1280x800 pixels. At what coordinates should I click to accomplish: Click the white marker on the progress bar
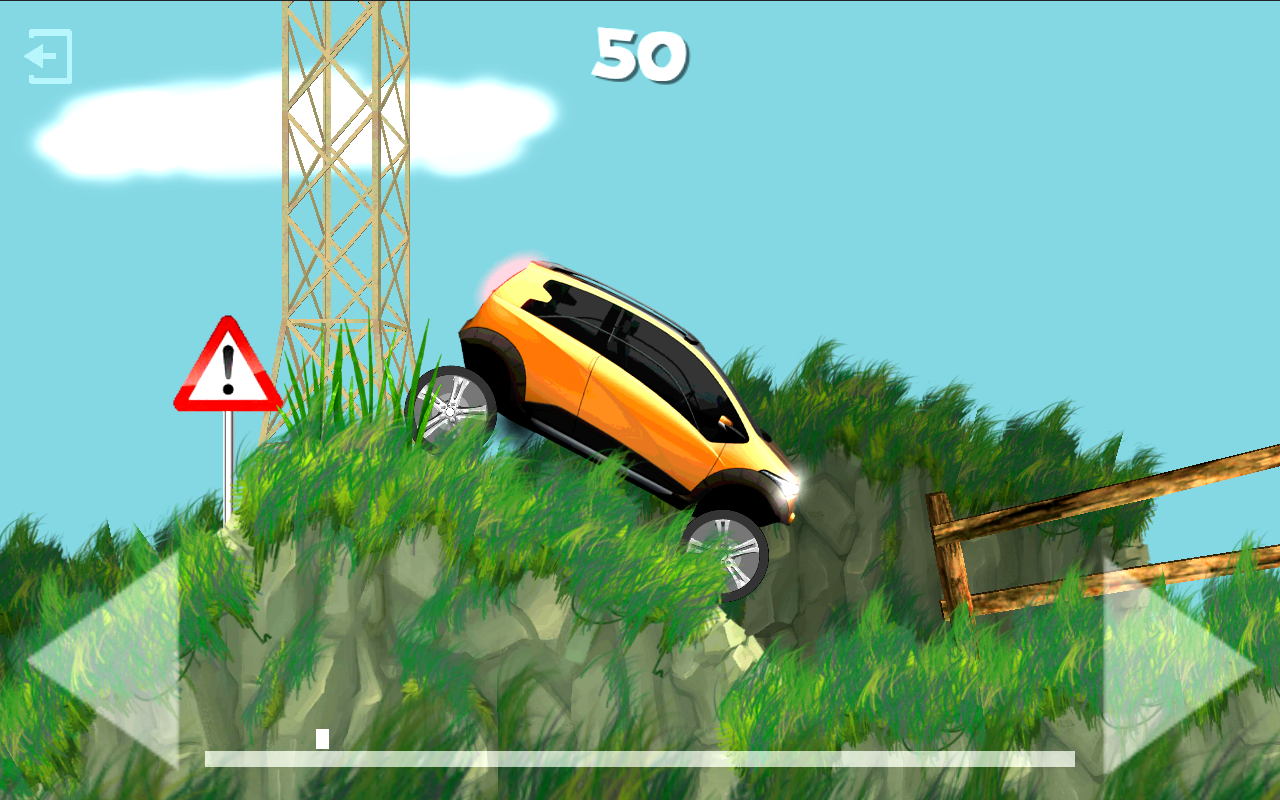[x=322, y=740]
